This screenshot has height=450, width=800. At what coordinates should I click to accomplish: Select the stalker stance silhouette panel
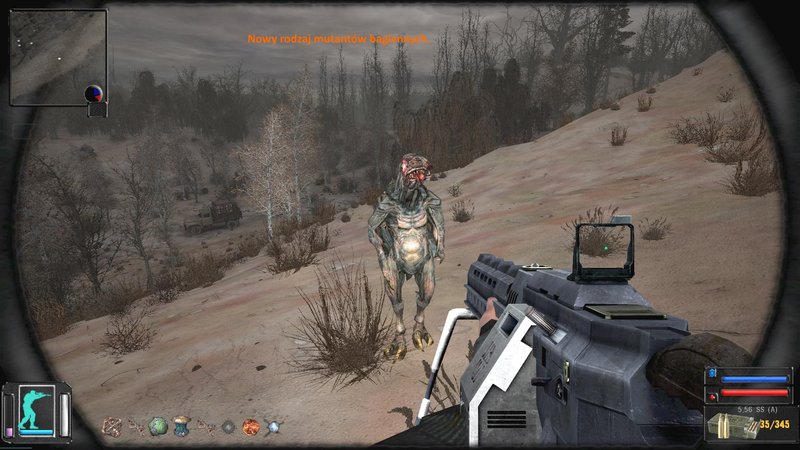click(x=37, y=410)
